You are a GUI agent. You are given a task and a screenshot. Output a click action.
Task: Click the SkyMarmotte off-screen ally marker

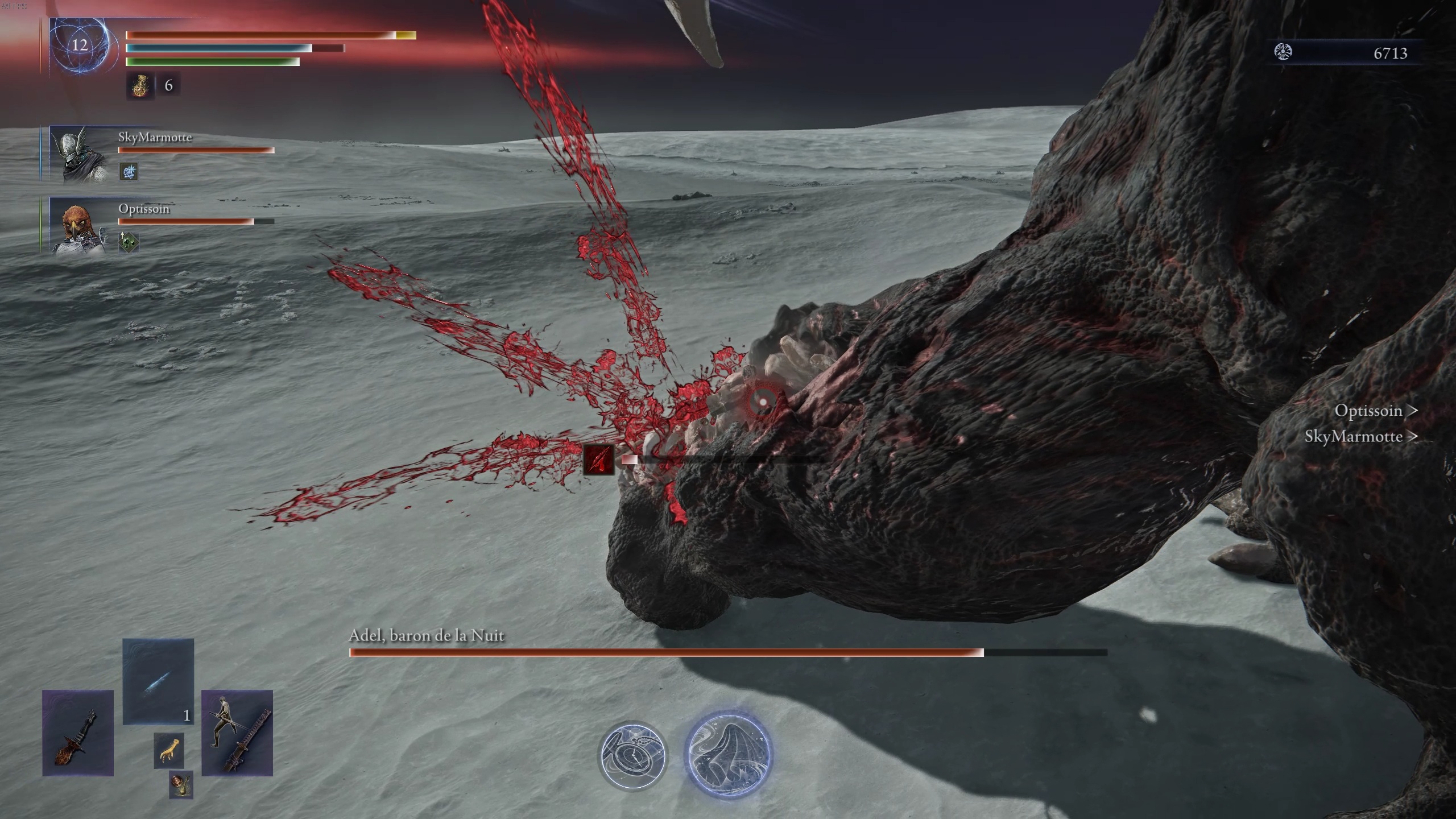pos(1360,436)
